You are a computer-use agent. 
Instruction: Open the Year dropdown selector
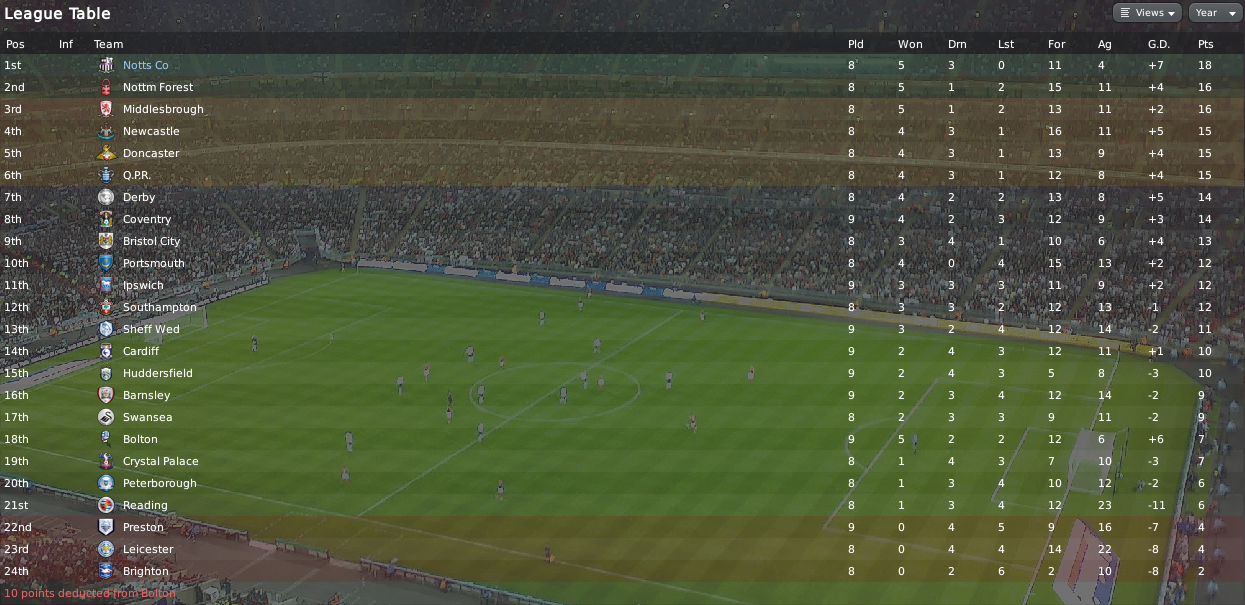pos(1212,13)
